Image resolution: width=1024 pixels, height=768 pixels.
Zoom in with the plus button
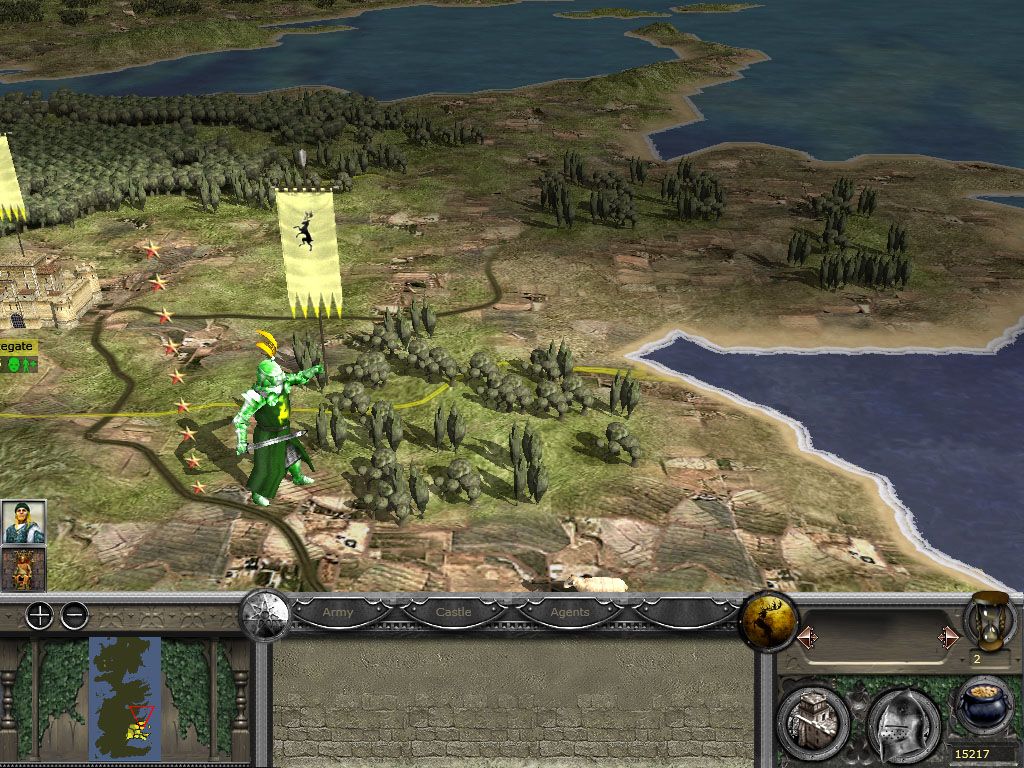(x=39, y=616)
